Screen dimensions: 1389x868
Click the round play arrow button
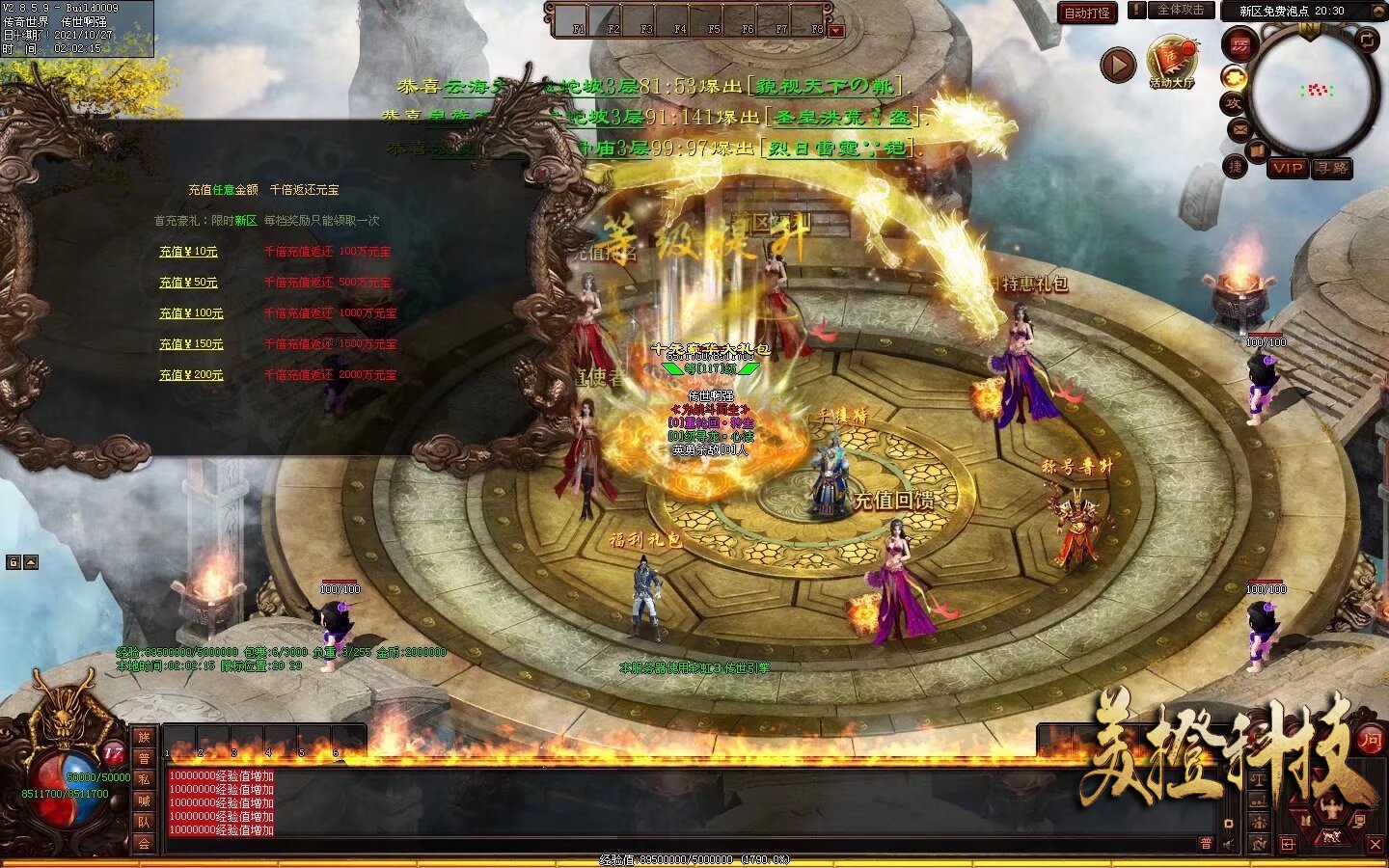click(1118, 65)
